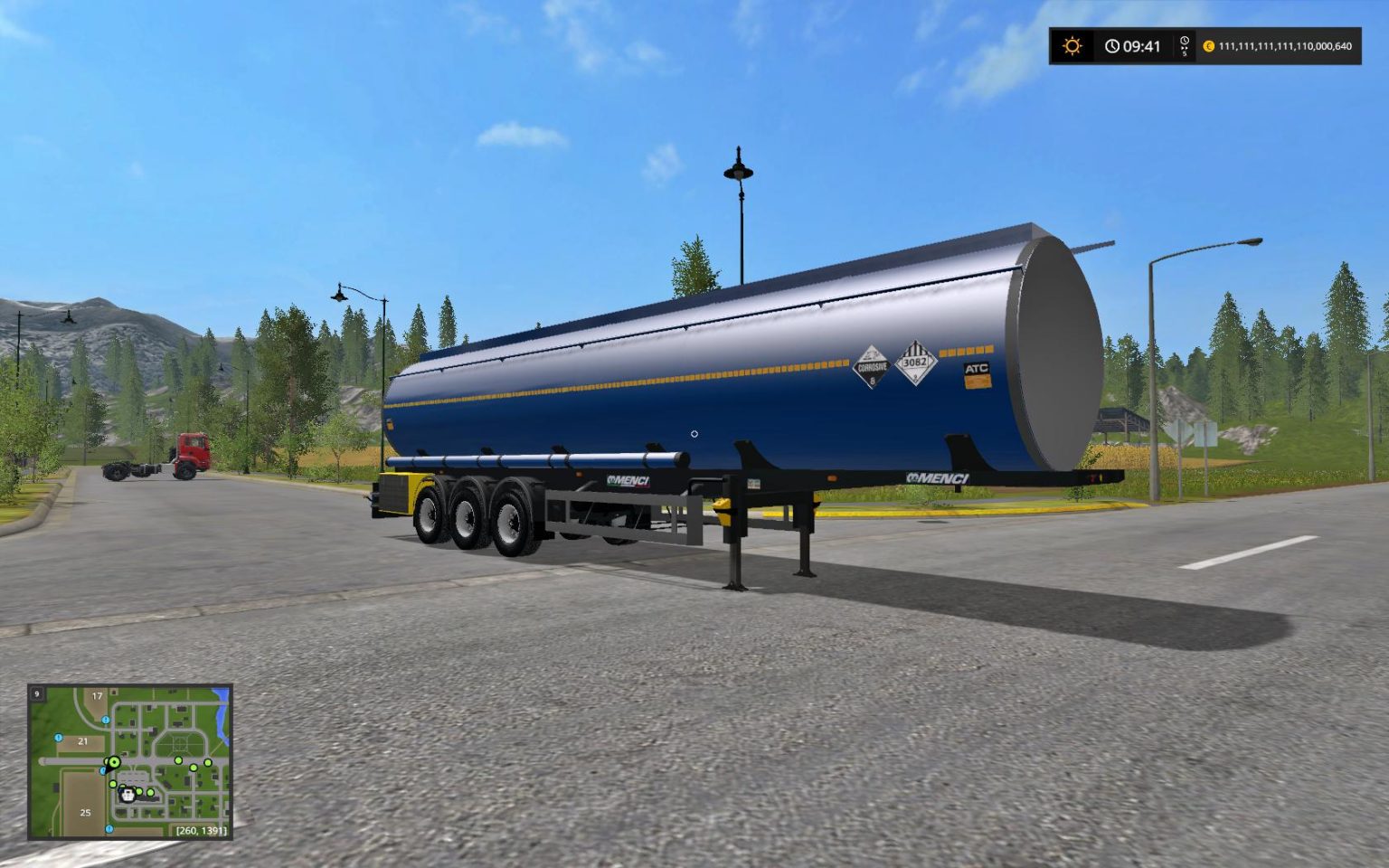The height and width of the screenshot is (868, 1389).
Task: Click the sun weather icon in the HUD
Action: pos(1072,45)
